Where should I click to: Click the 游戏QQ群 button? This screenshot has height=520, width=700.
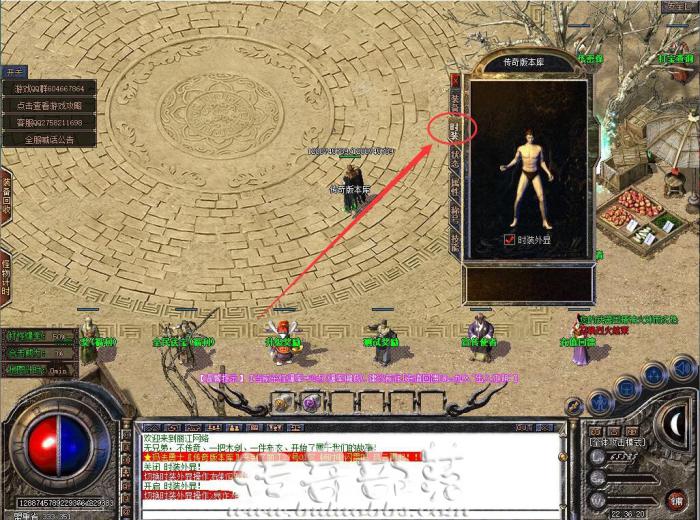coord(49,89)
